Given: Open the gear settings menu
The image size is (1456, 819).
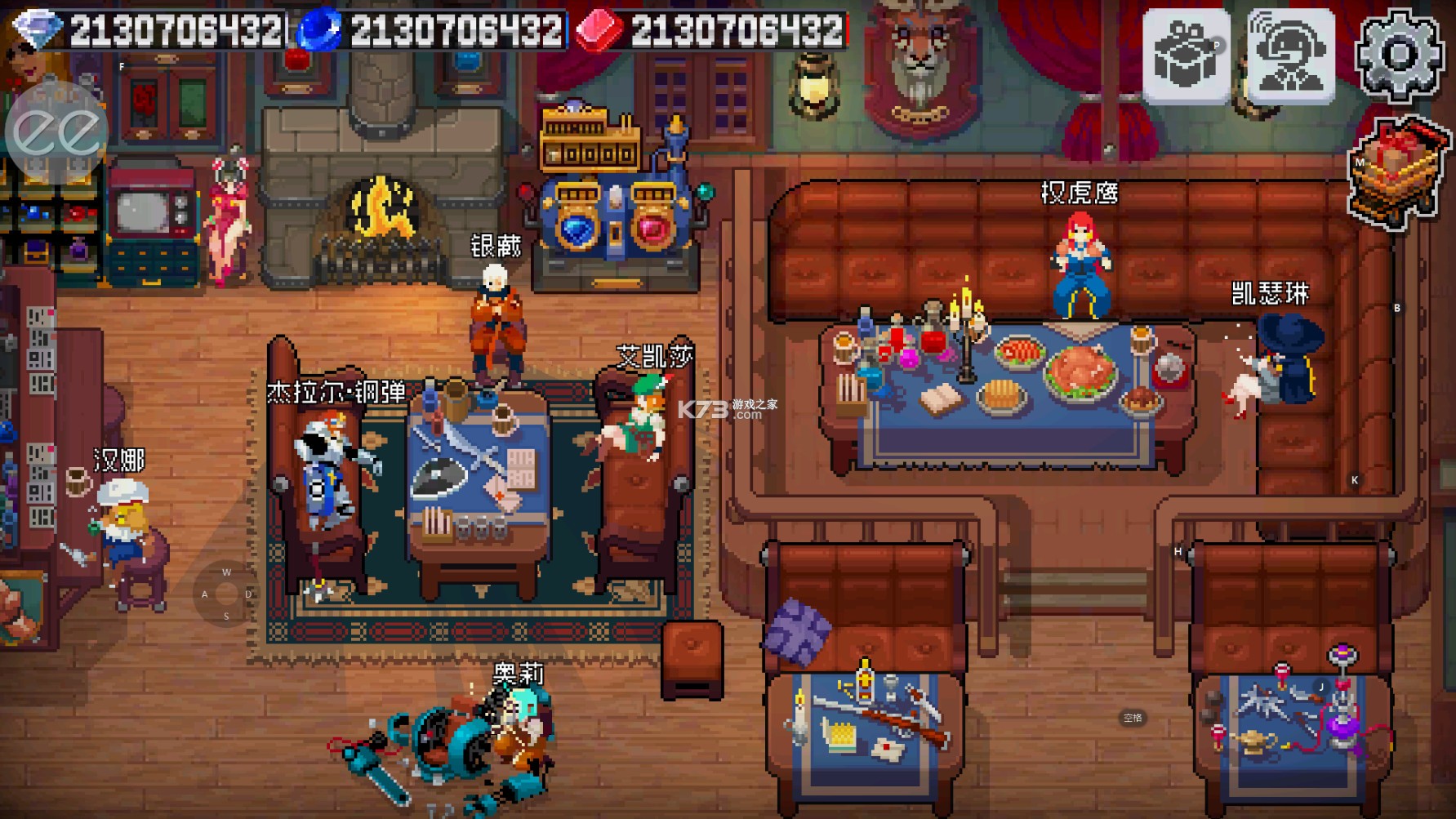Looking at the screenshot, I should [1399, 56].
